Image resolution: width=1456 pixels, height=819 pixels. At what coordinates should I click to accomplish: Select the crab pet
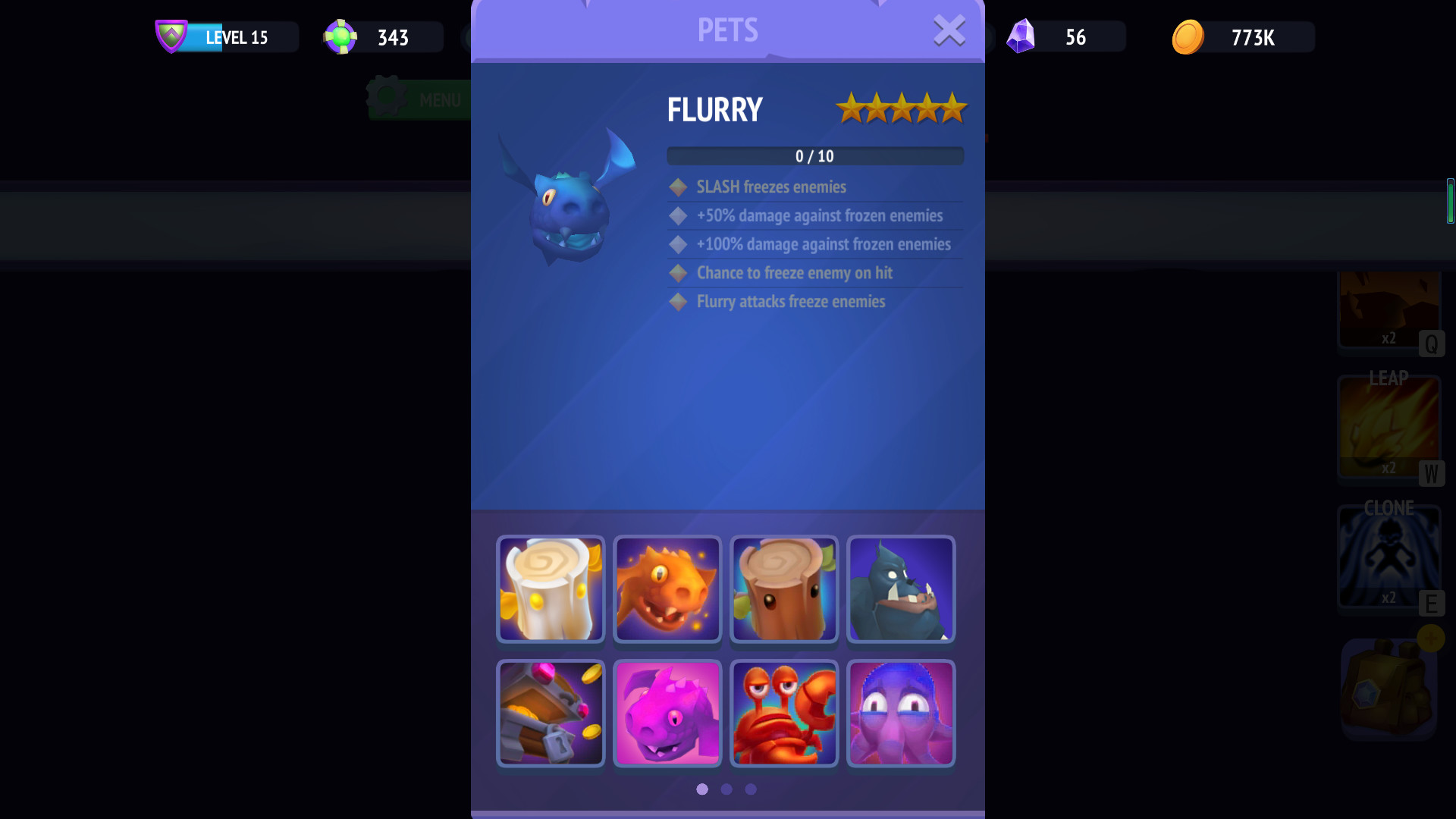coord(784,714)
